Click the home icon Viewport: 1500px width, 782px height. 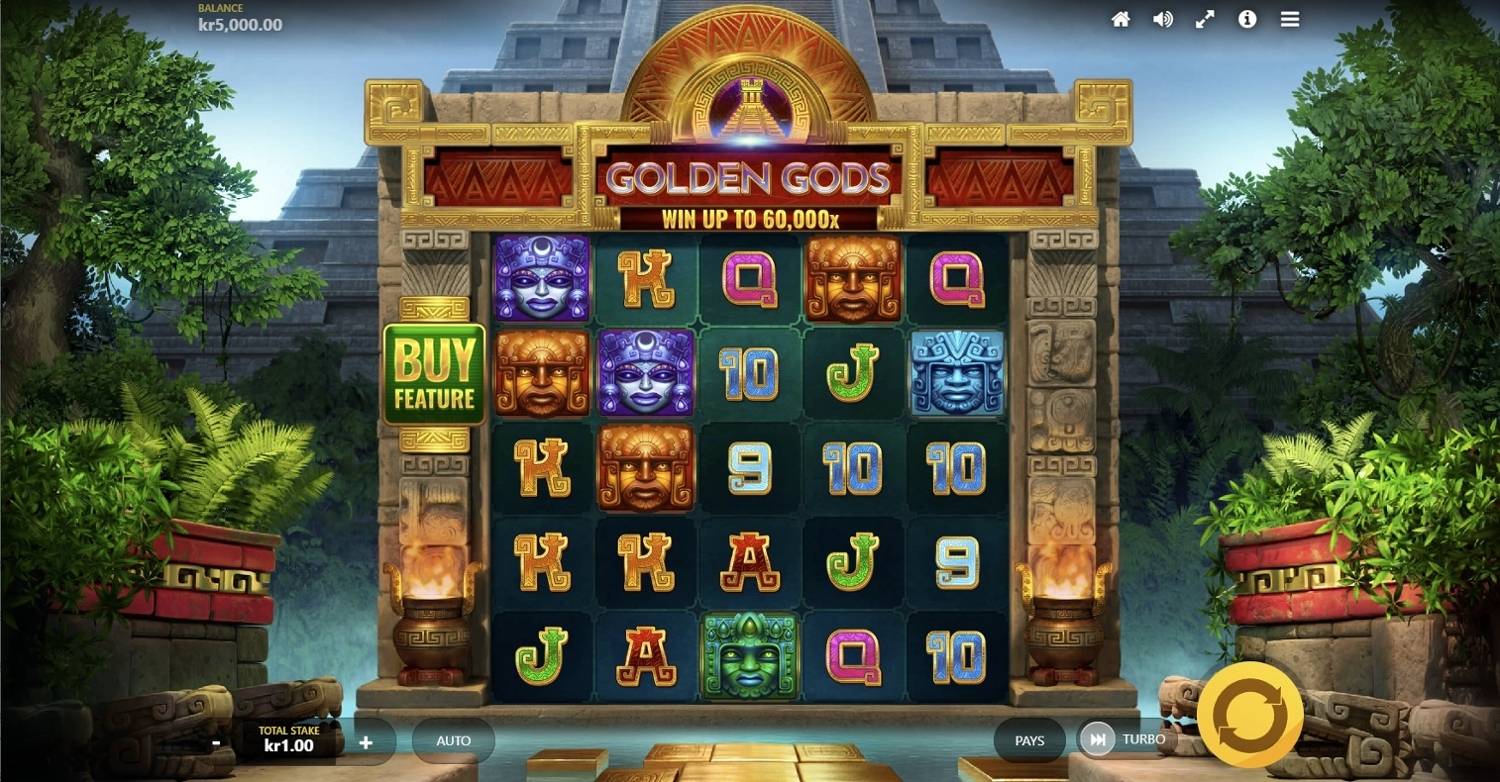tap(1121, 18)
